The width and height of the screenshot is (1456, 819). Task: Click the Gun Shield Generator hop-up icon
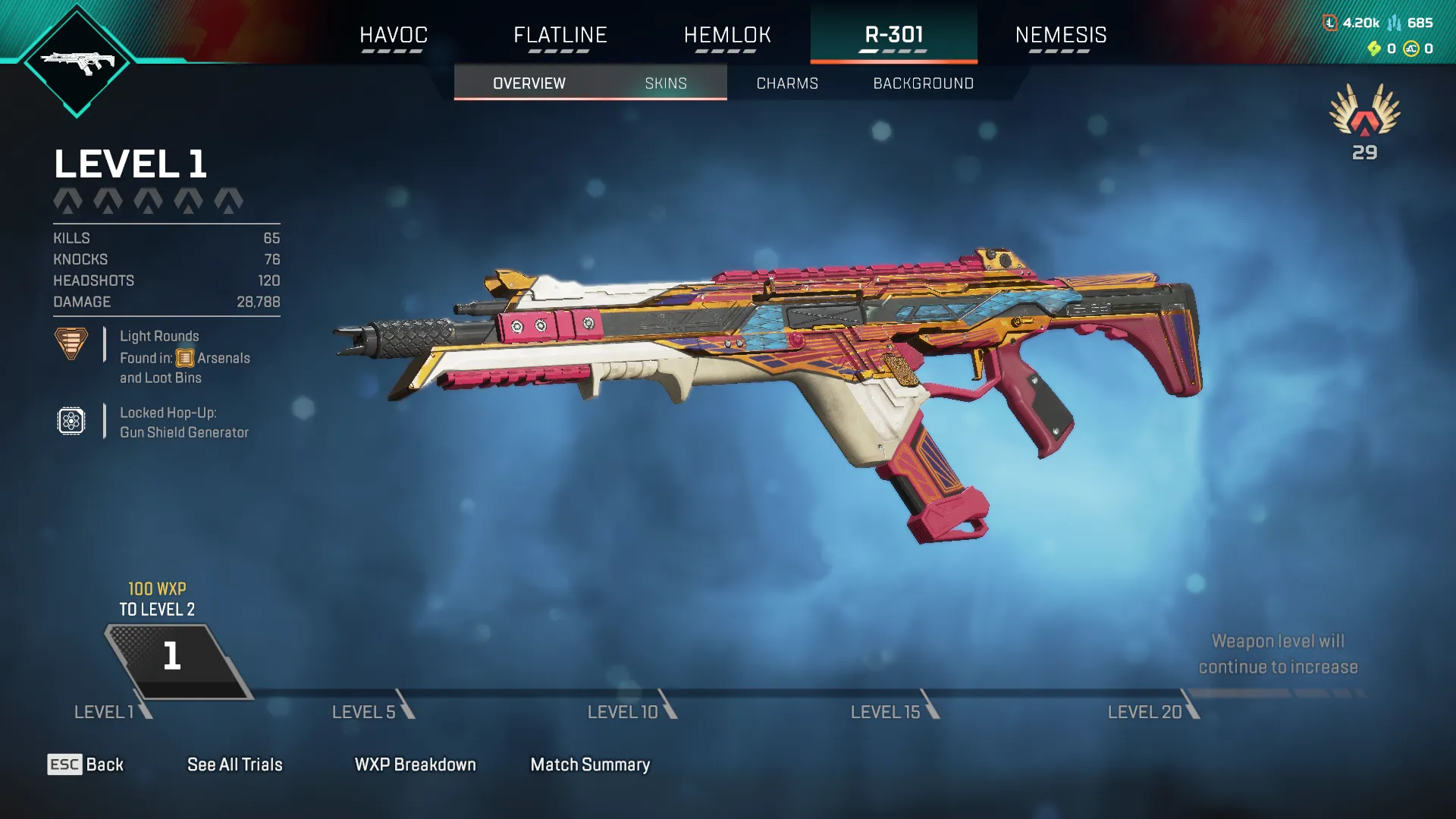pyautogui.click(x=72, y=422)
